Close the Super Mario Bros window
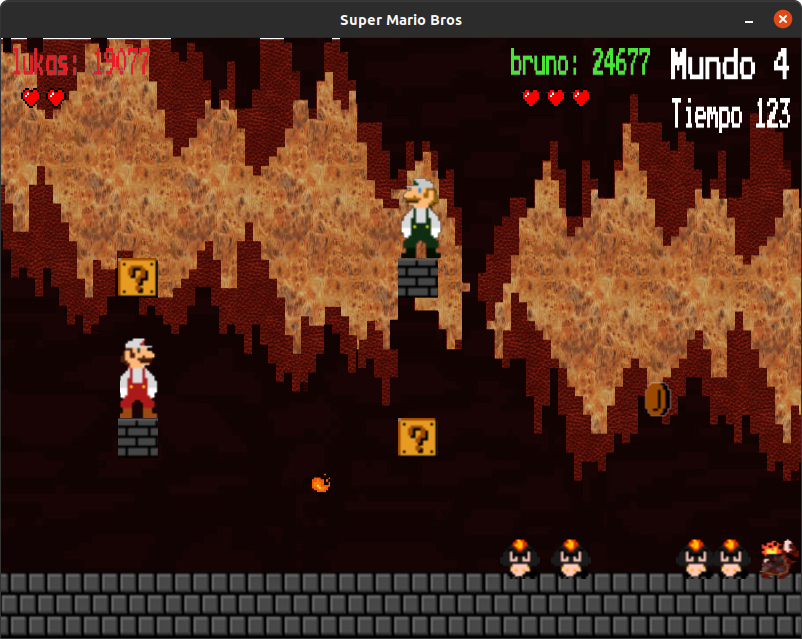The image size is (802, 639). pyautogui.click(x=782, y=19)
